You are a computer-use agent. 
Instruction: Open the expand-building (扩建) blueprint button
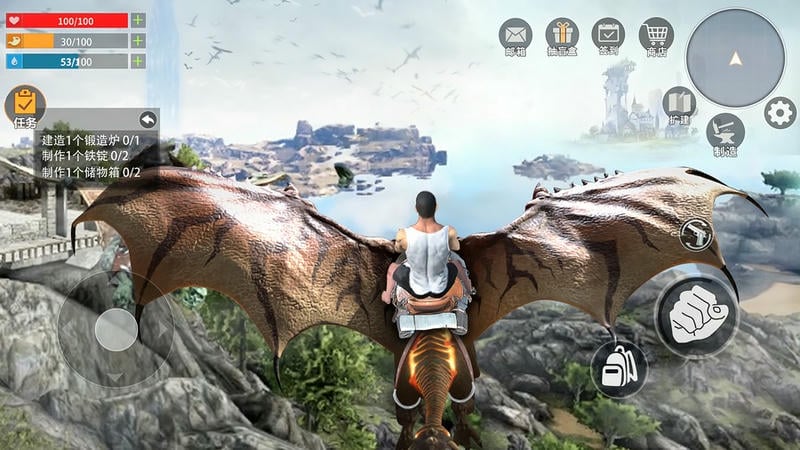679,104
